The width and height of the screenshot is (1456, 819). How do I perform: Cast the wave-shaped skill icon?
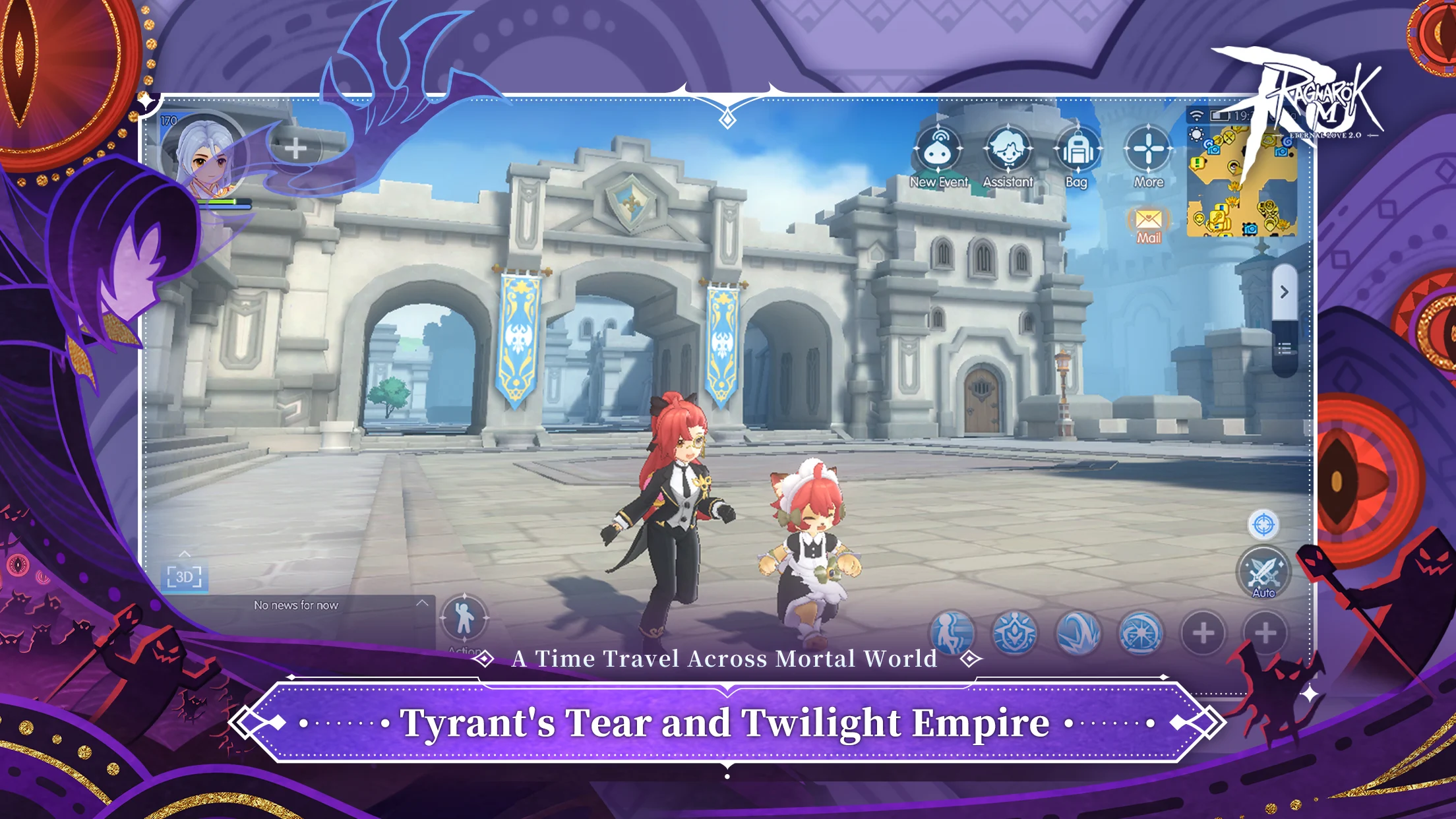[1077, 633]
